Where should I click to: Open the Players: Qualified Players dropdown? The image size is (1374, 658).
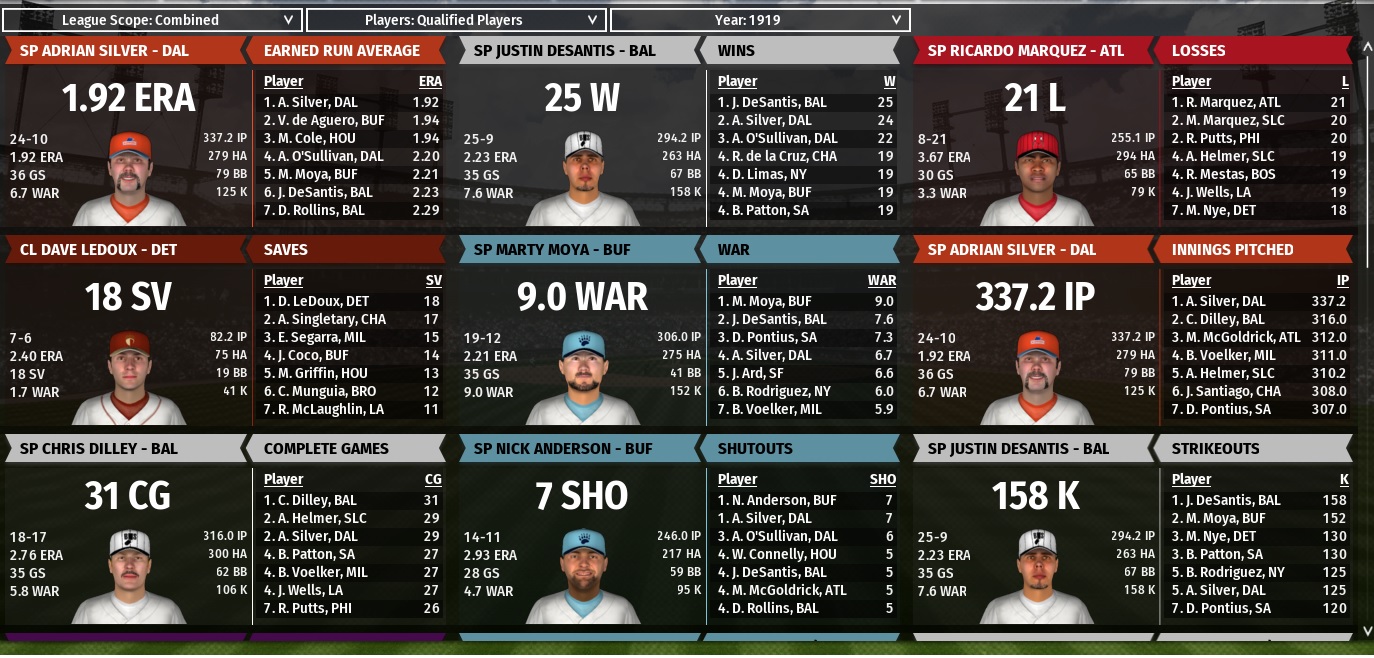[455, 20]
